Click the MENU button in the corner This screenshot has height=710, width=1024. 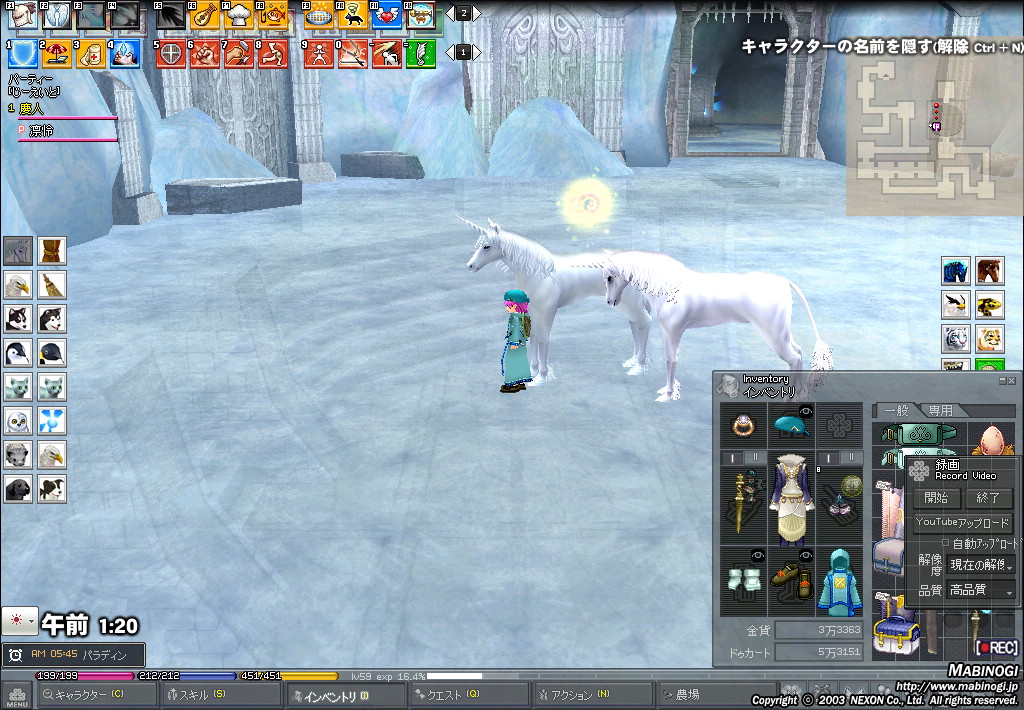click(17, 695)
